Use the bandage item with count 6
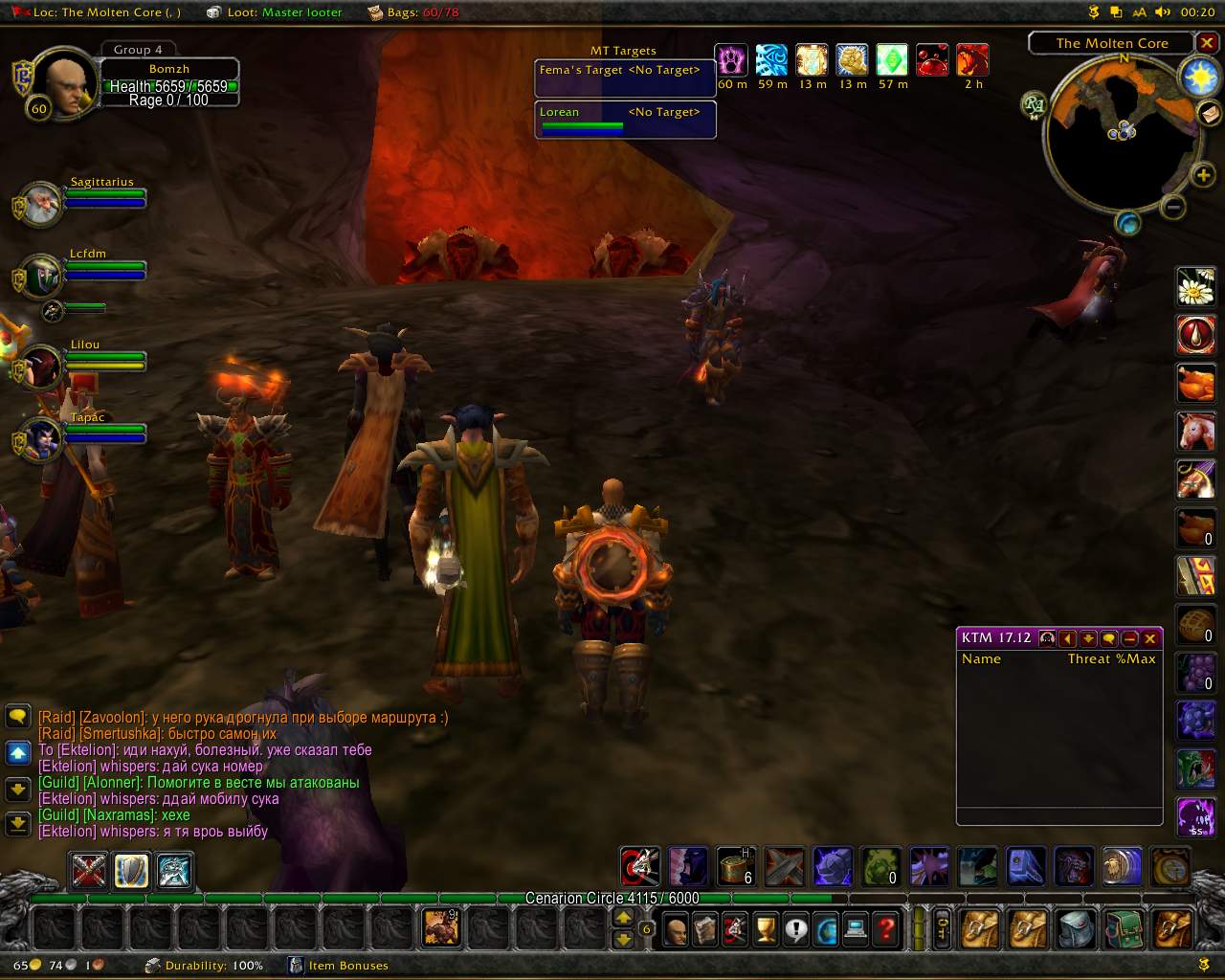Viewport: 1225px width, 980px height. [735, 866]
